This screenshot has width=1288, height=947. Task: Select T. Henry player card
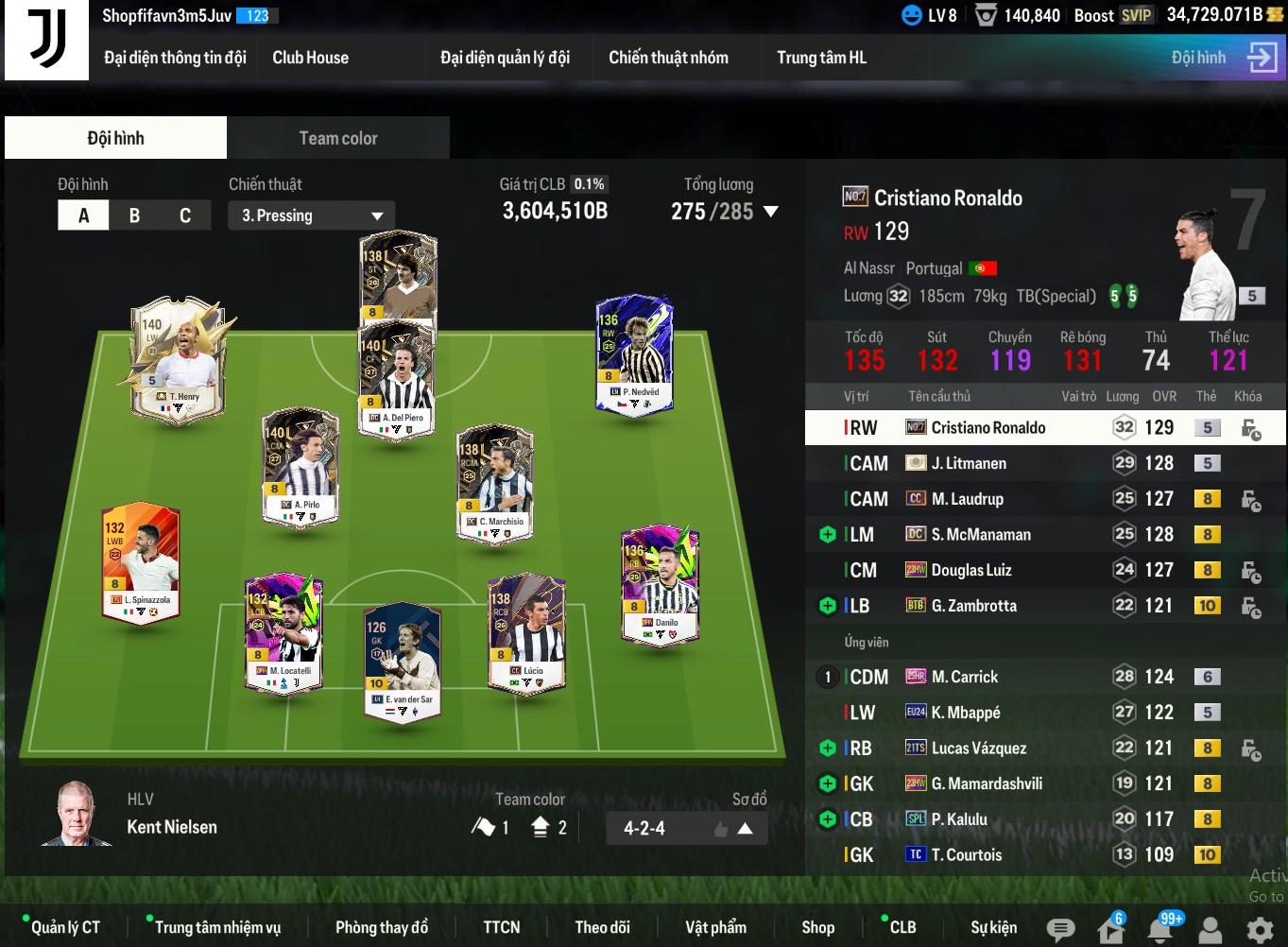click(x=179, y=357)
